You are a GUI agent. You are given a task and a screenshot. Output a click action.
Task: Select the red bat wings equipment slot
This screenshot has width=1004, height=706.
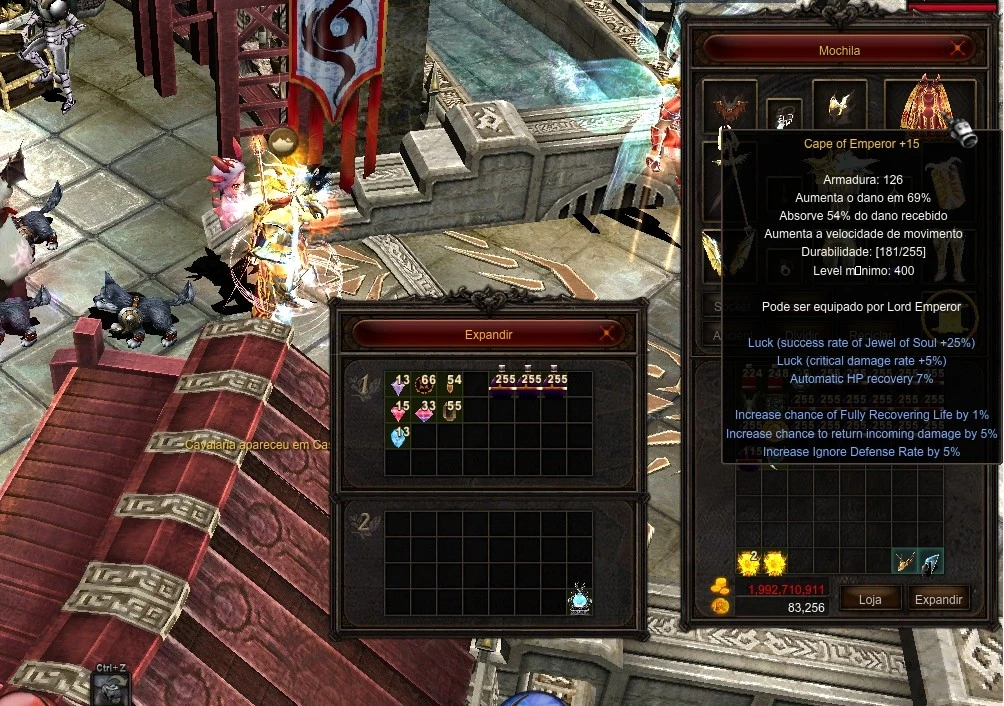728,105
